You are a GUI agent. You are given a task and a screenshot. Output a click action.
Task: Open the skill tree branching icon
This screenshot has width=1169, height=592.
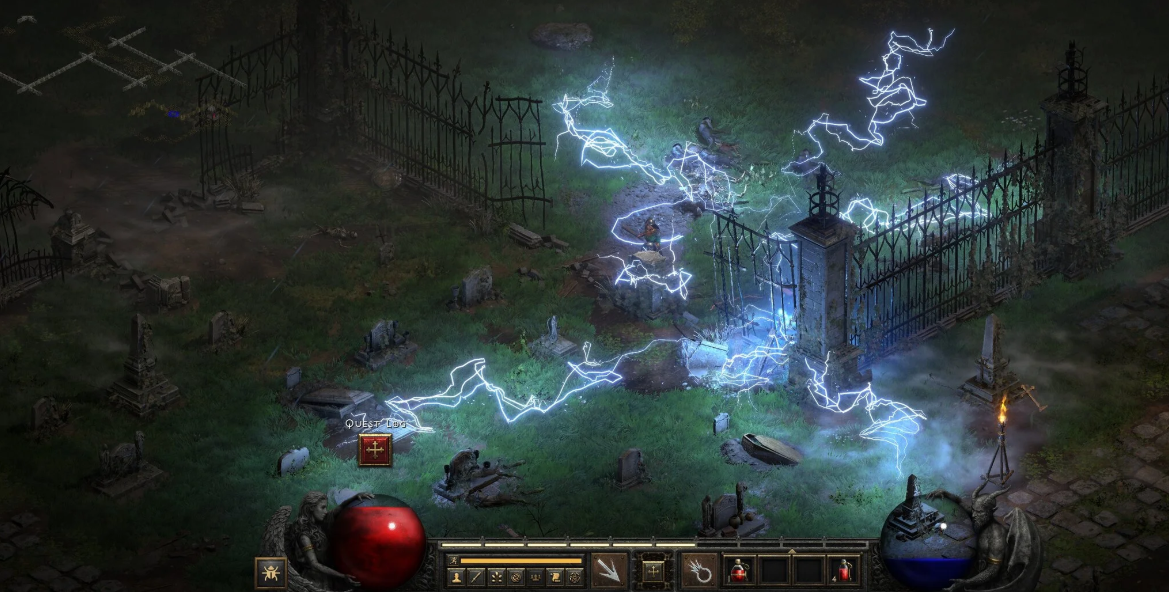(496, 577)
